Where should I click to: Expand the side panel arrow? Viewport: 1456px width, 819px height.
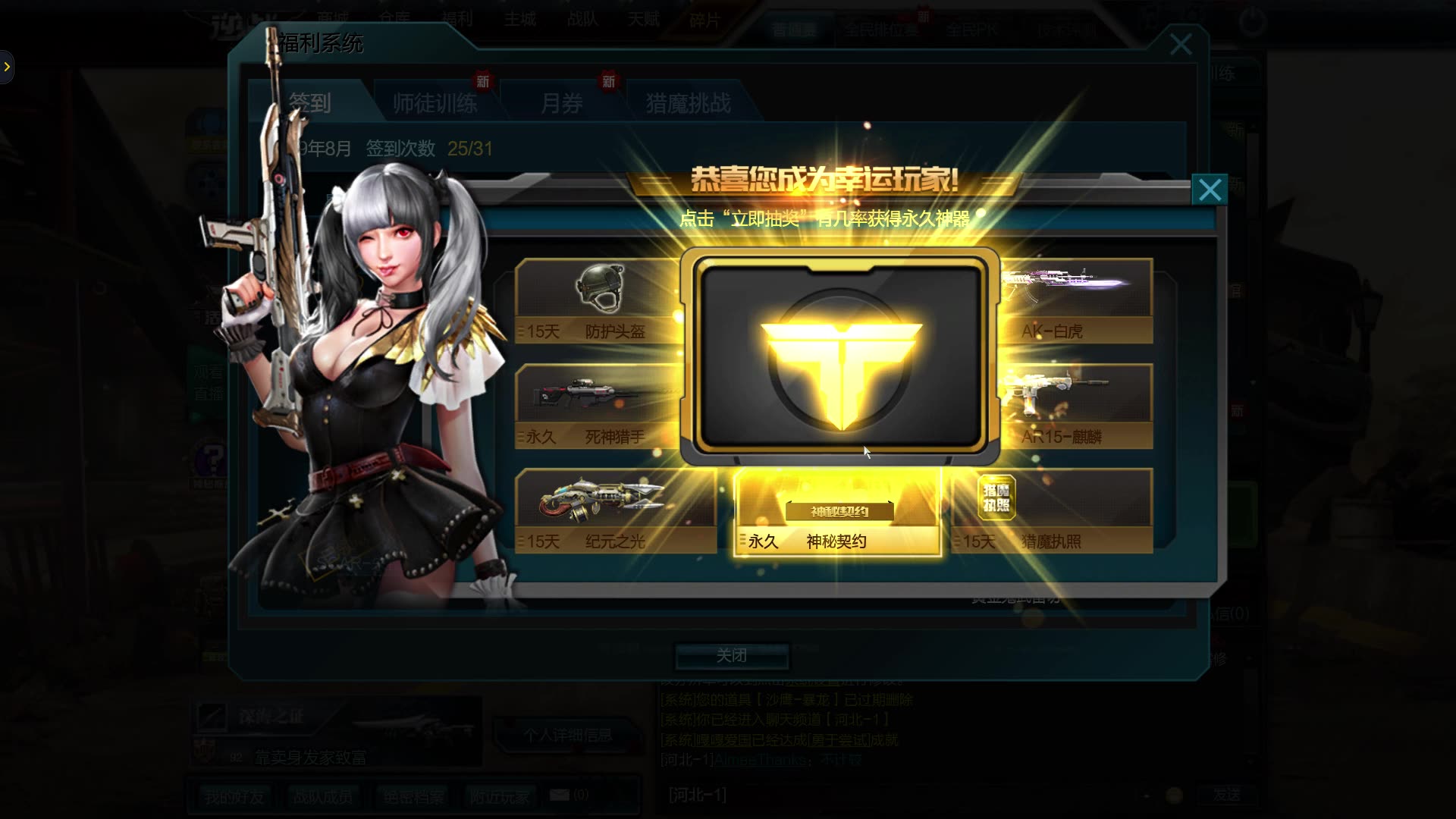(x=7, y=67)
